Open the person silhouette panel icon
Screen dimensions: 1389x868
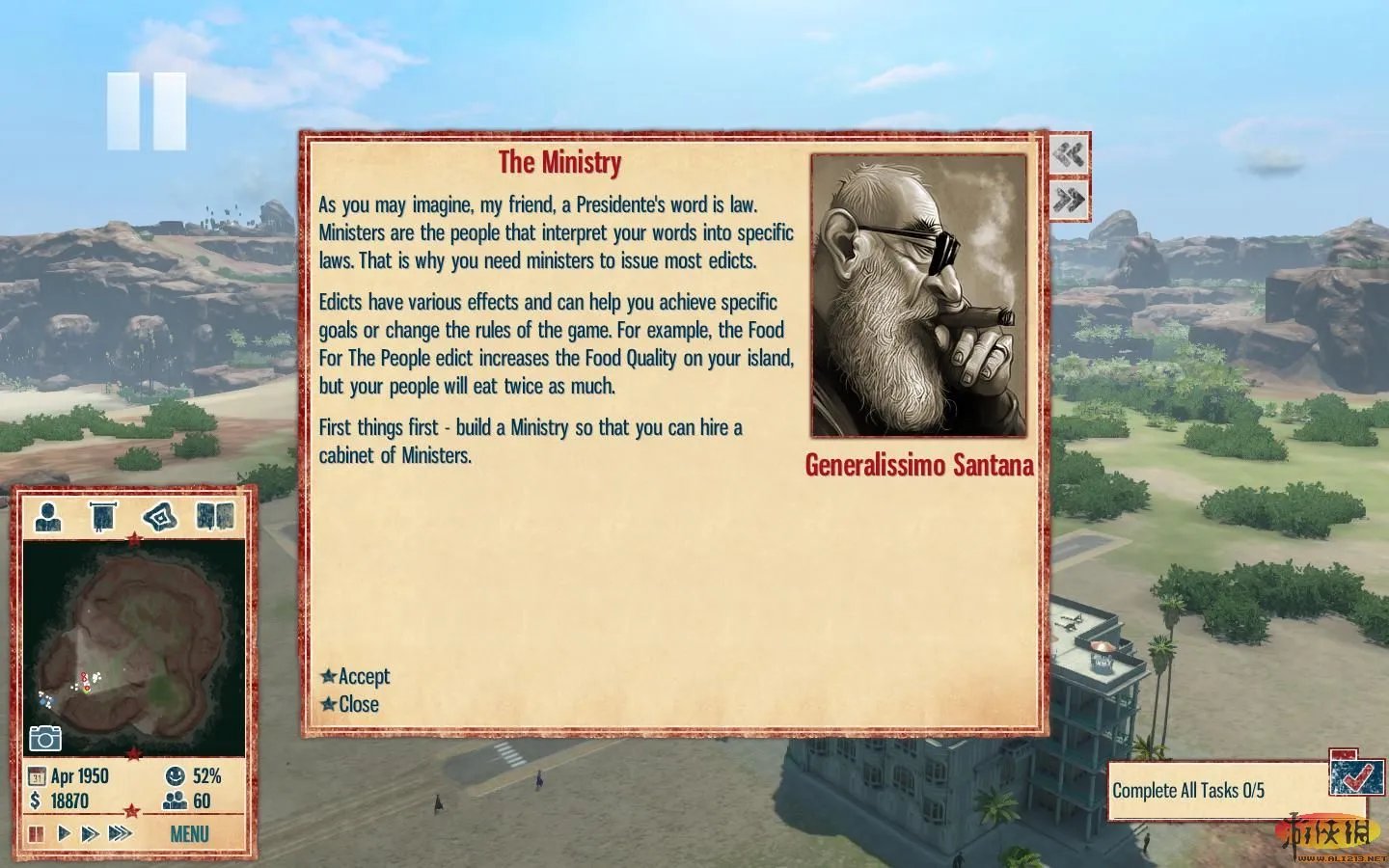point(48,517)
